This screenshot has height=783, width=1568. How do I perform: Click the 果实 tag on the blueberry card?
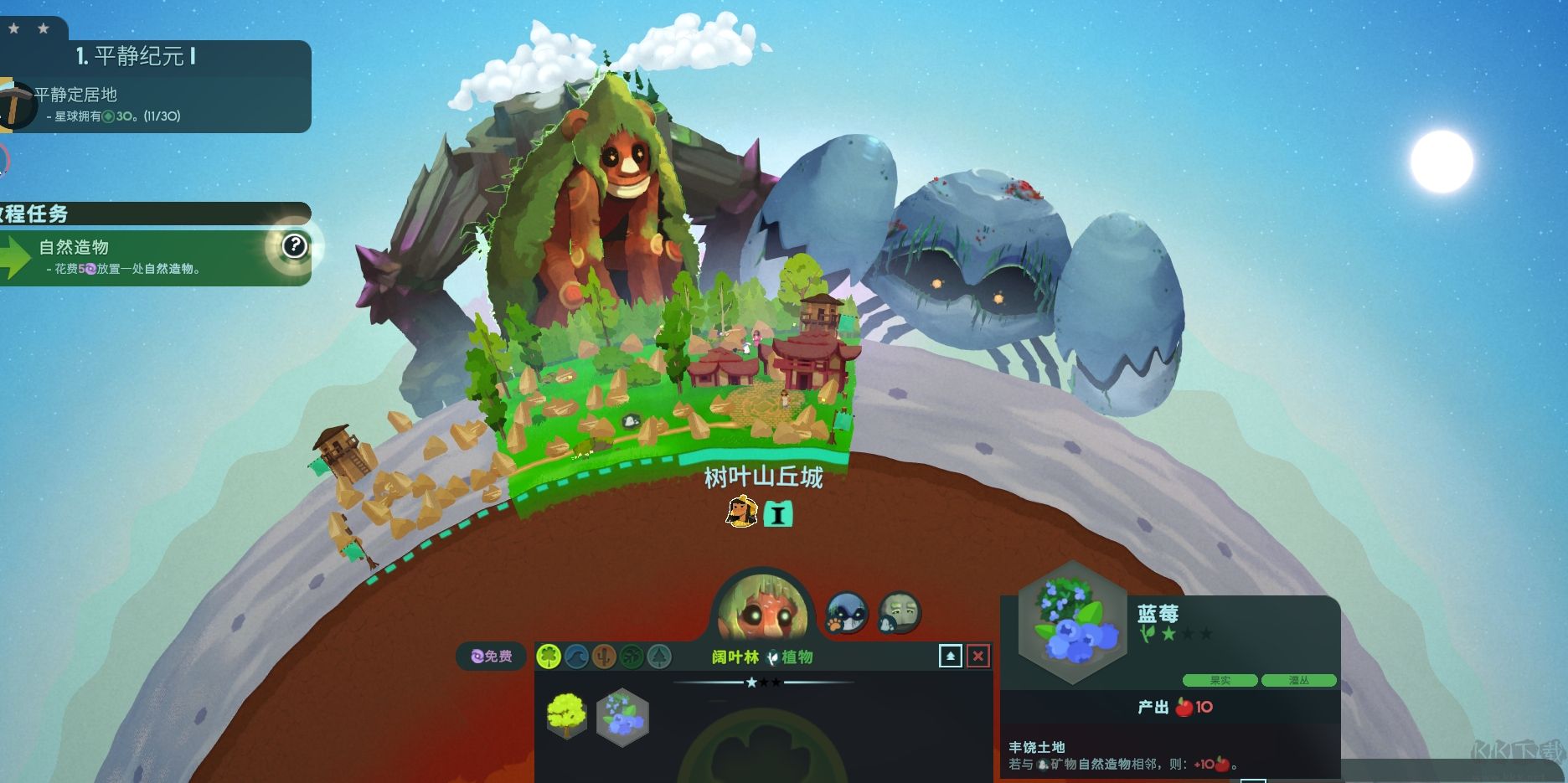click(1219, 680)
